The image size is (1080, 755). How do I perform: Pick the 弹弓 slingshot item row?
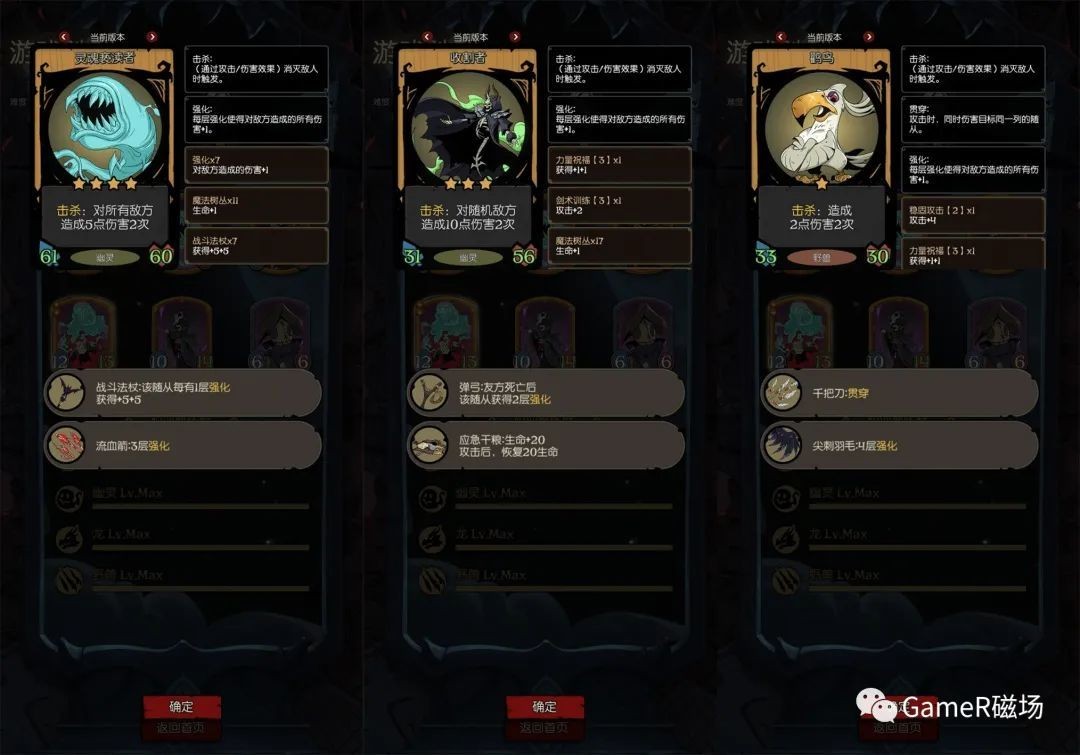[547, 393]
